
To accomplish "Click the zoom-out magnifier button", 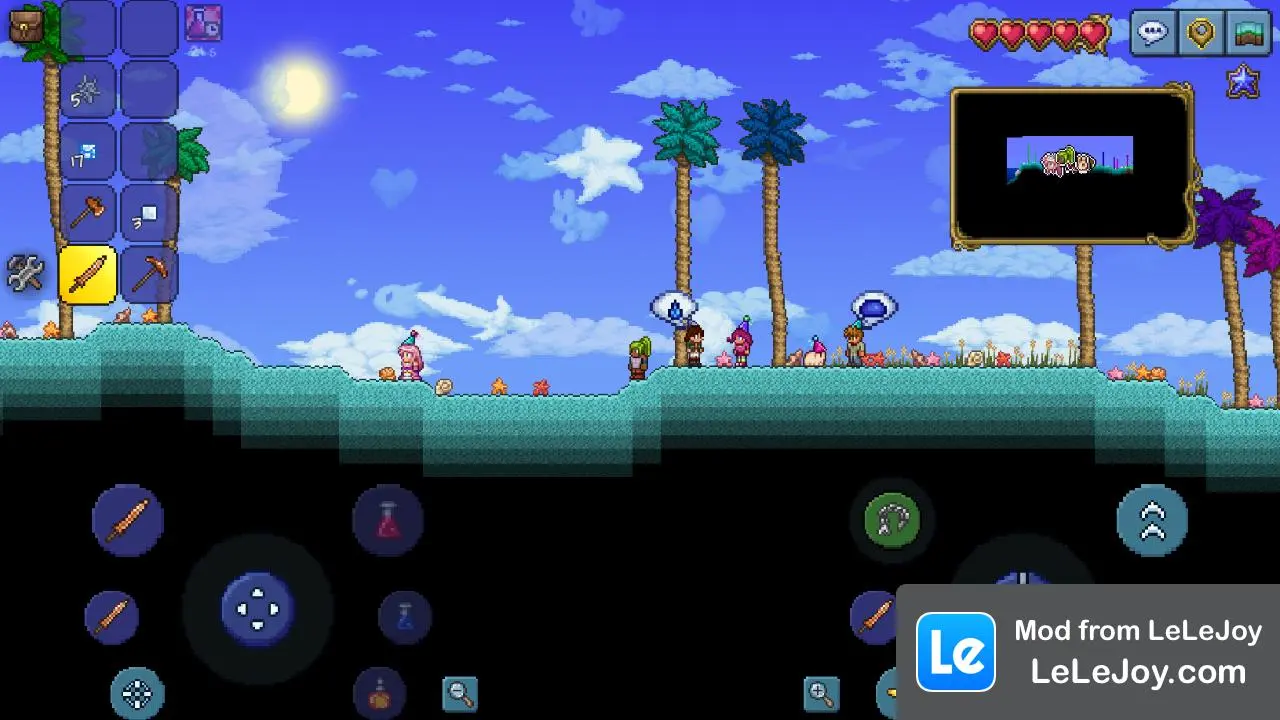I will [460, 693].
